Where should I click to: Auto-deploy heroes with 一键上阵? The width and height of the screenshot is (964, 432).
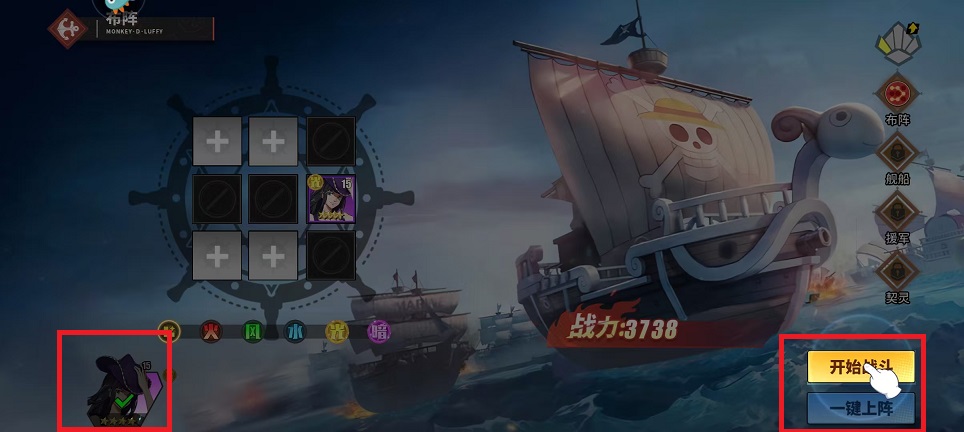coord(860,407)
